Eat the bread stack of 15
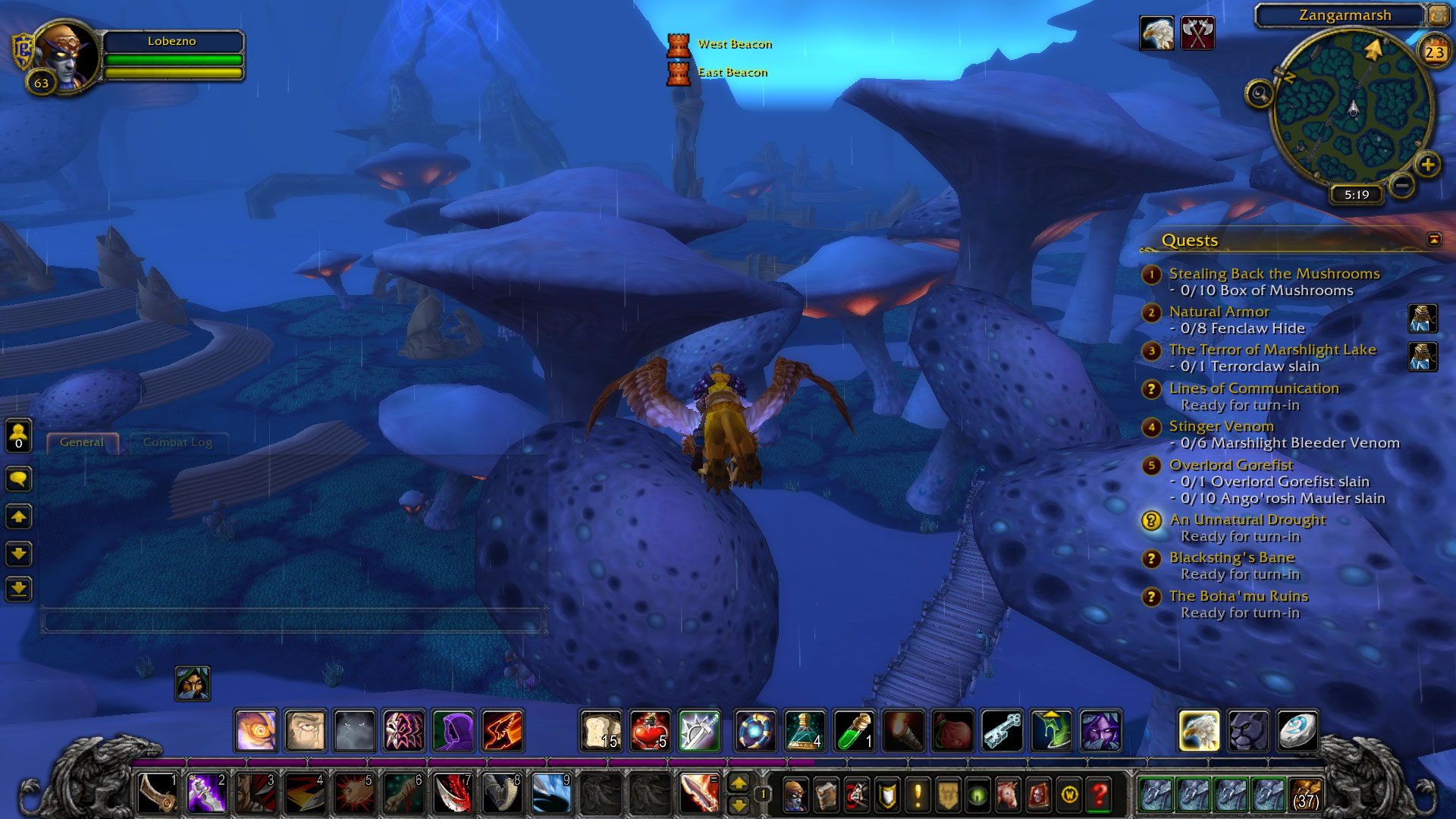Screen dimensions: 1456x819 coord(601,731)
